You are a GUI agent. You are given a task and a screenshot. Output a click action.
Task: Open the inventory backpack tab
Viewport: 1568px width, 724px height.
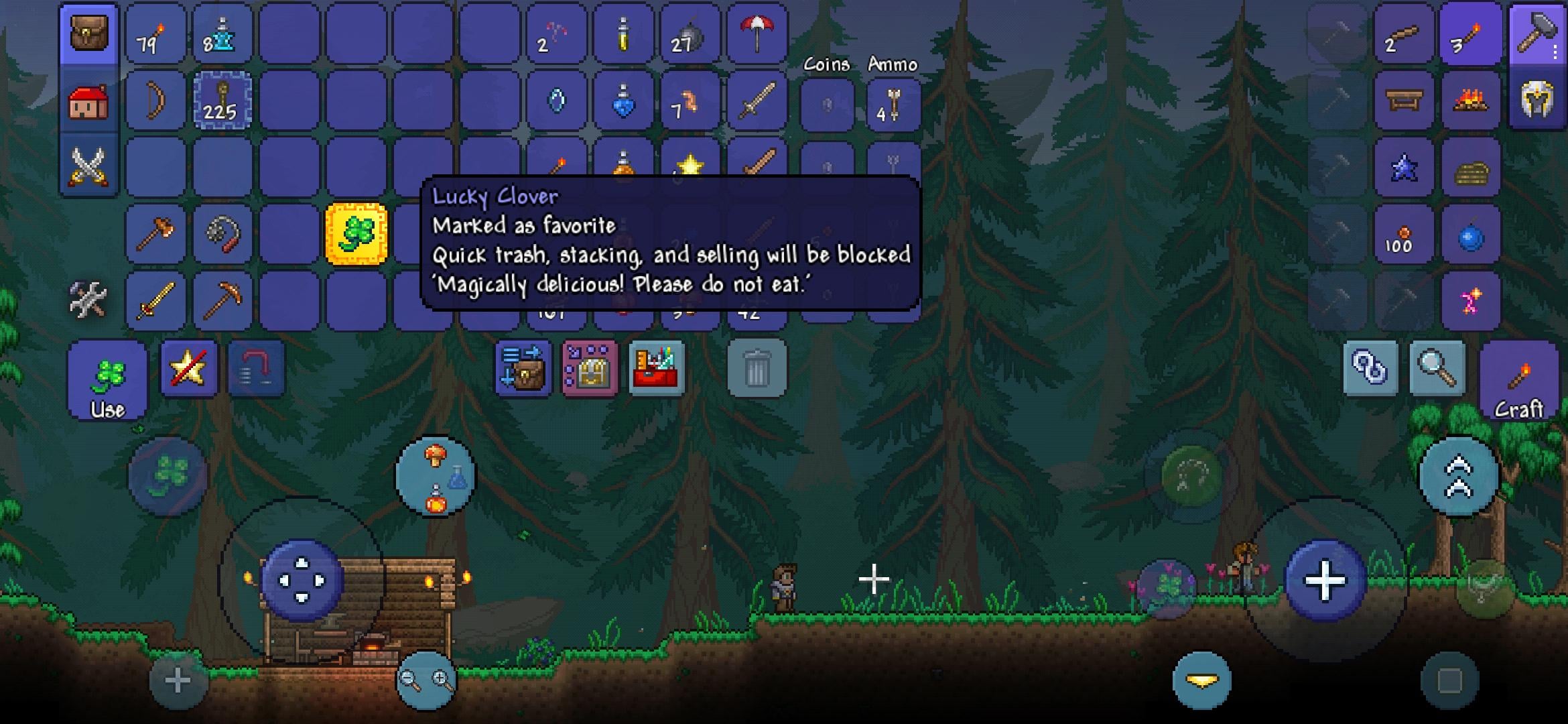coord(88,34)
